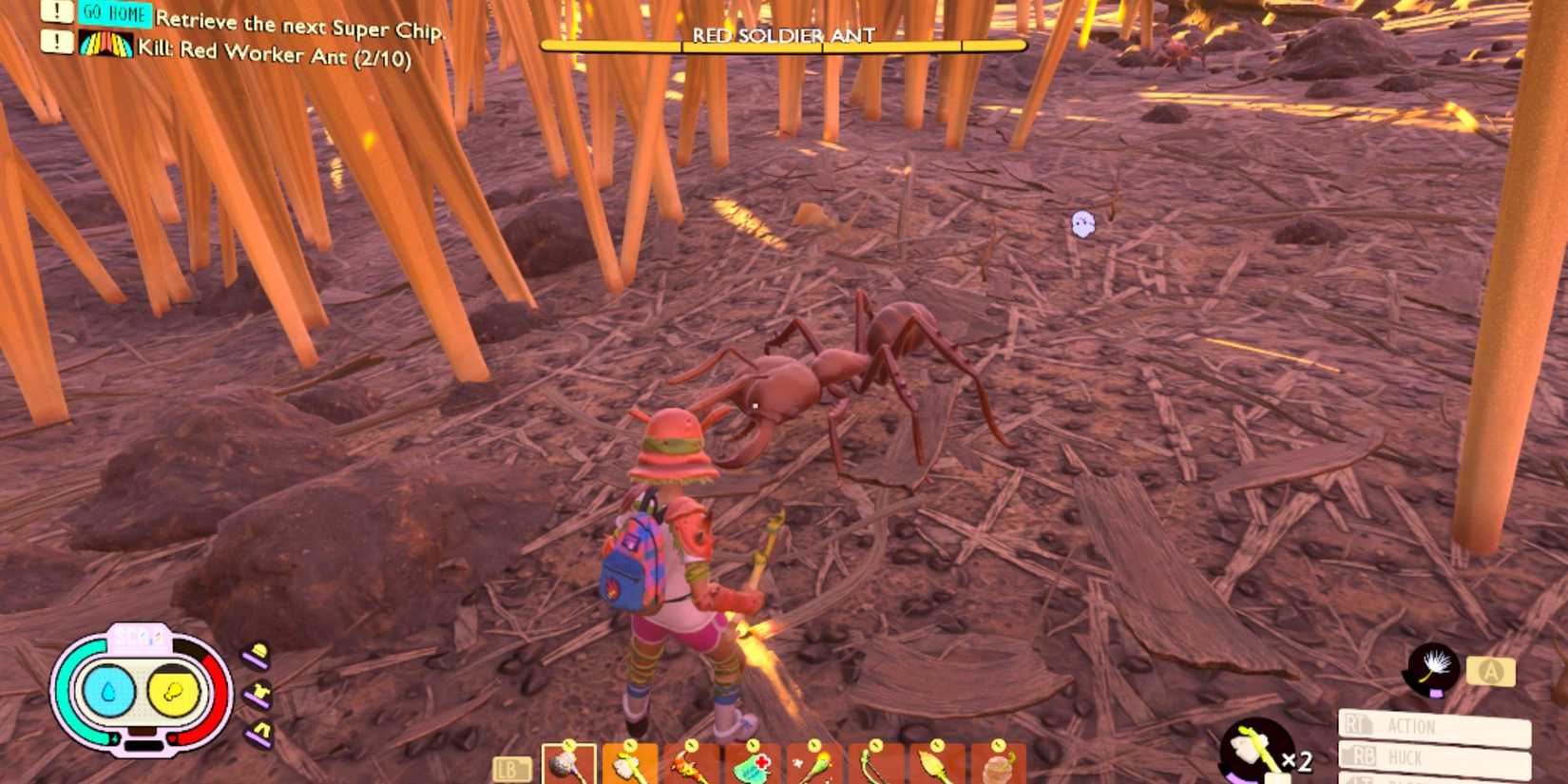Click the RED SOLDIER ANT health bar
Screen dimensions: 1568x784
(781, 44)
